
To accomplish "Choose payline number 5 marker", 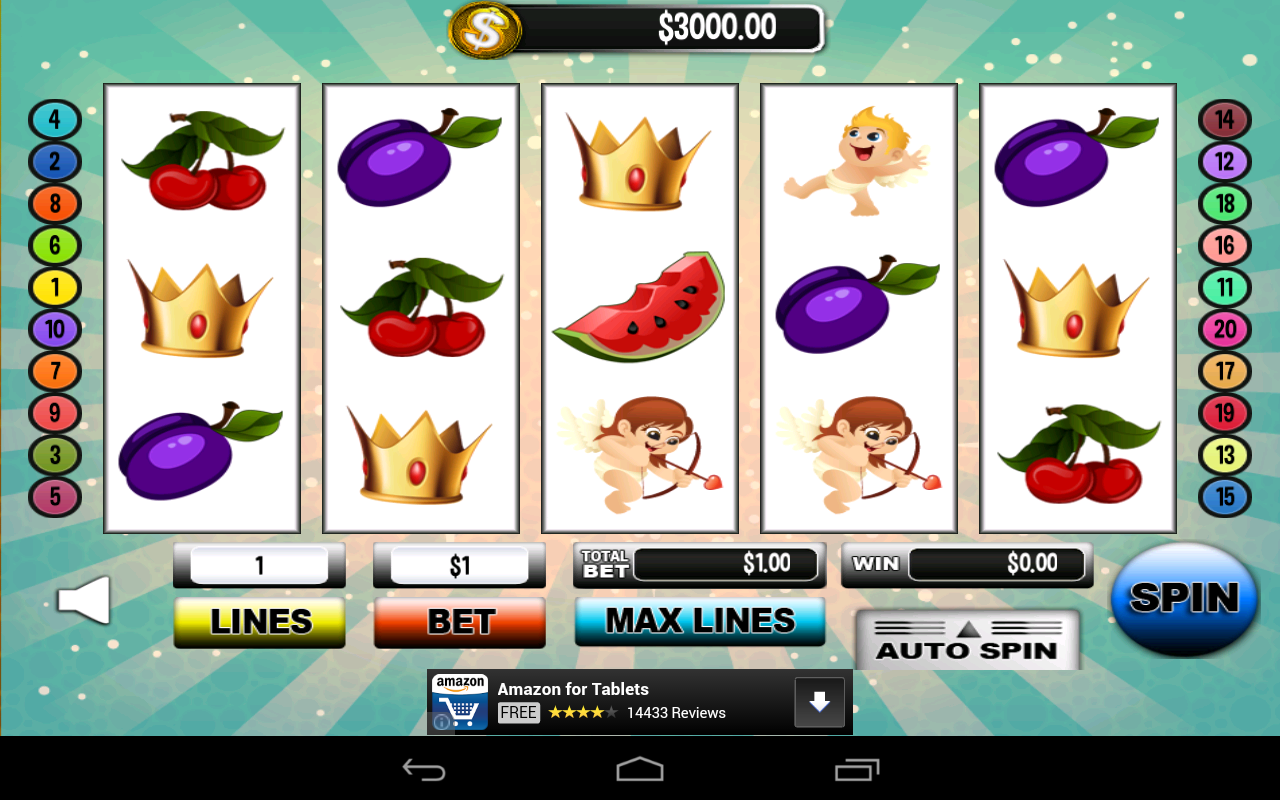I will [54, 496].
